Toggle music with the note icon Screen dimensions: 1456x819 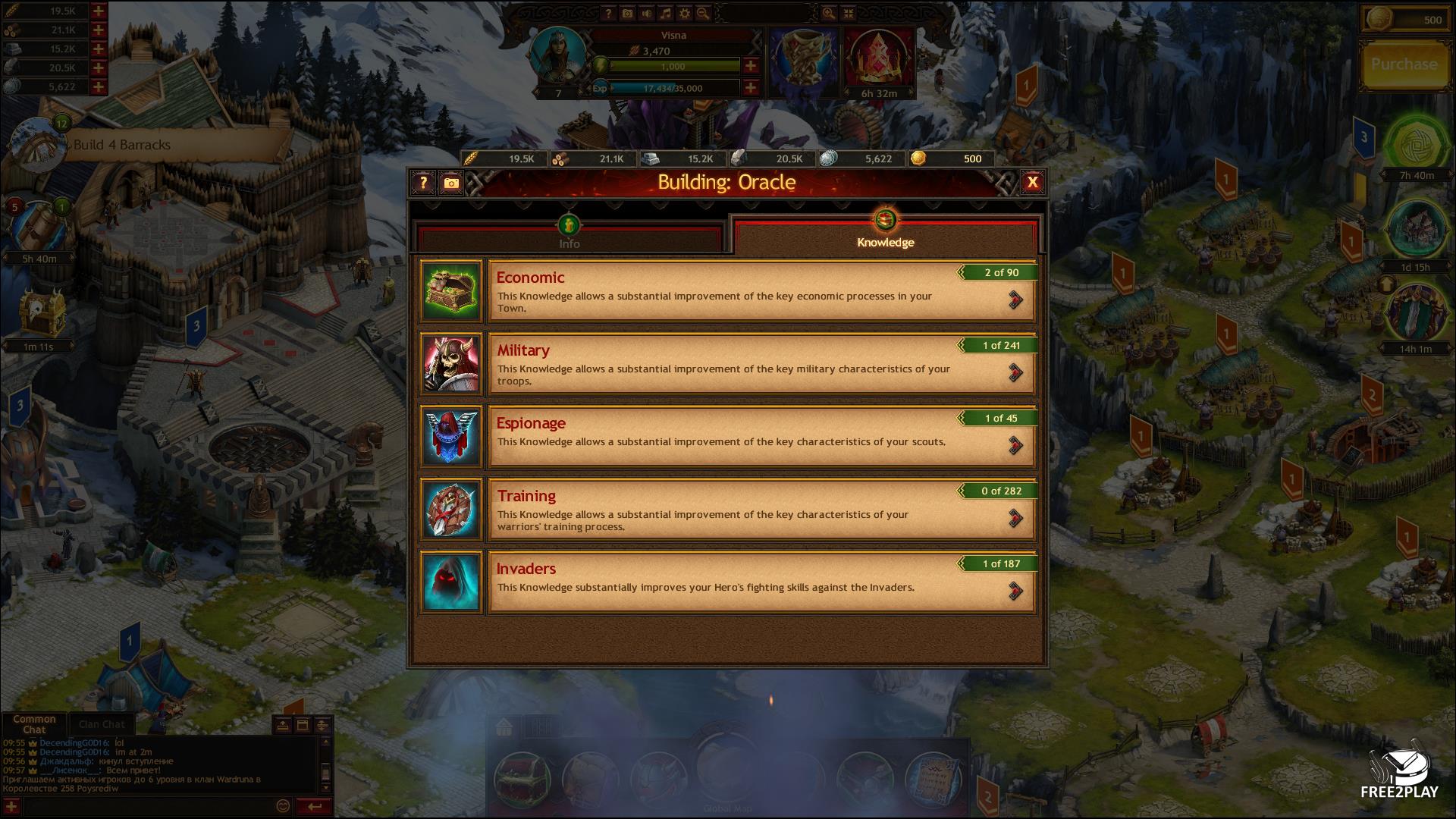click(x=666, y=14)
